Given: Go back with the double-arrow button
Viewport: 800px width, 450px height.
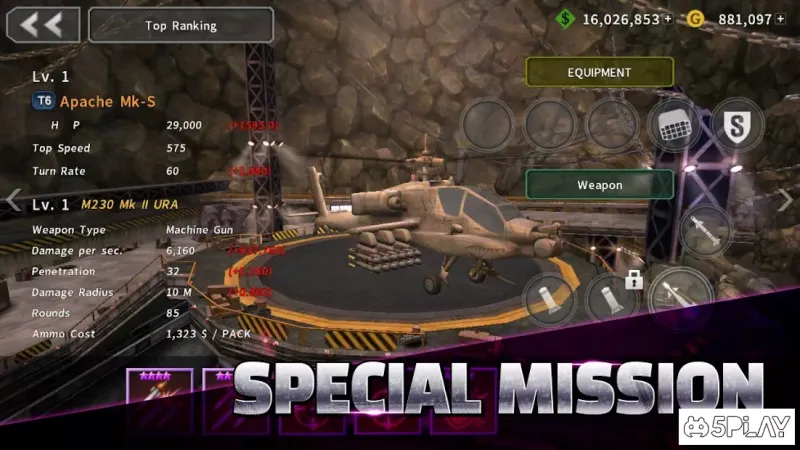Looking at the screenshot, I should click(43, 25).
